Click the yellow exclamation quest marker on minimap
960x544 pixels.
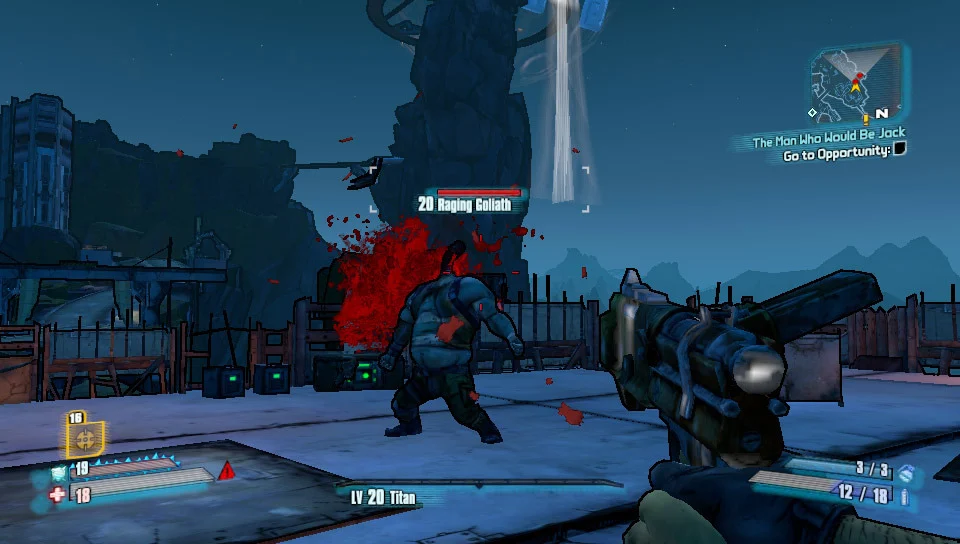(x=866, y=119)
